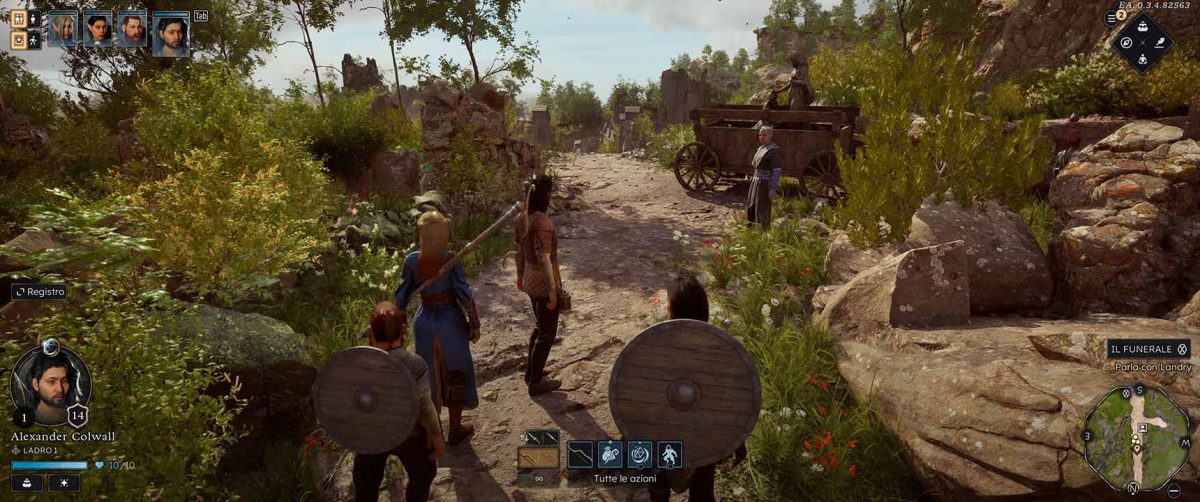Activate the crouching figure stealth action
The width and height of the screenshot is (1200, 502).
669,456
